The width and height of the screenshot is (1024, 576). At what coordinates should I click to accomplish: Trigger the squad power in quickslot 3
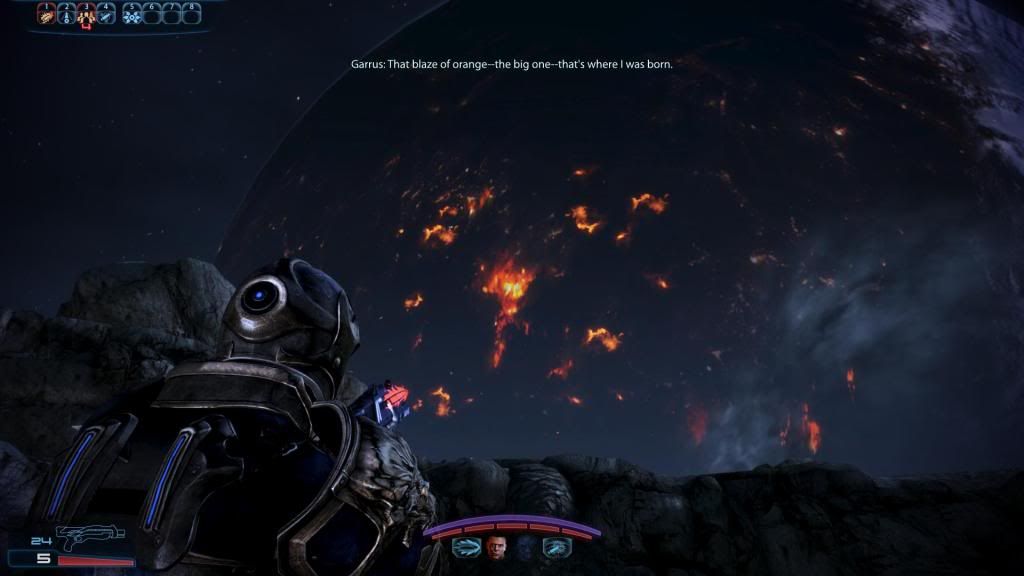click(86, 14)
